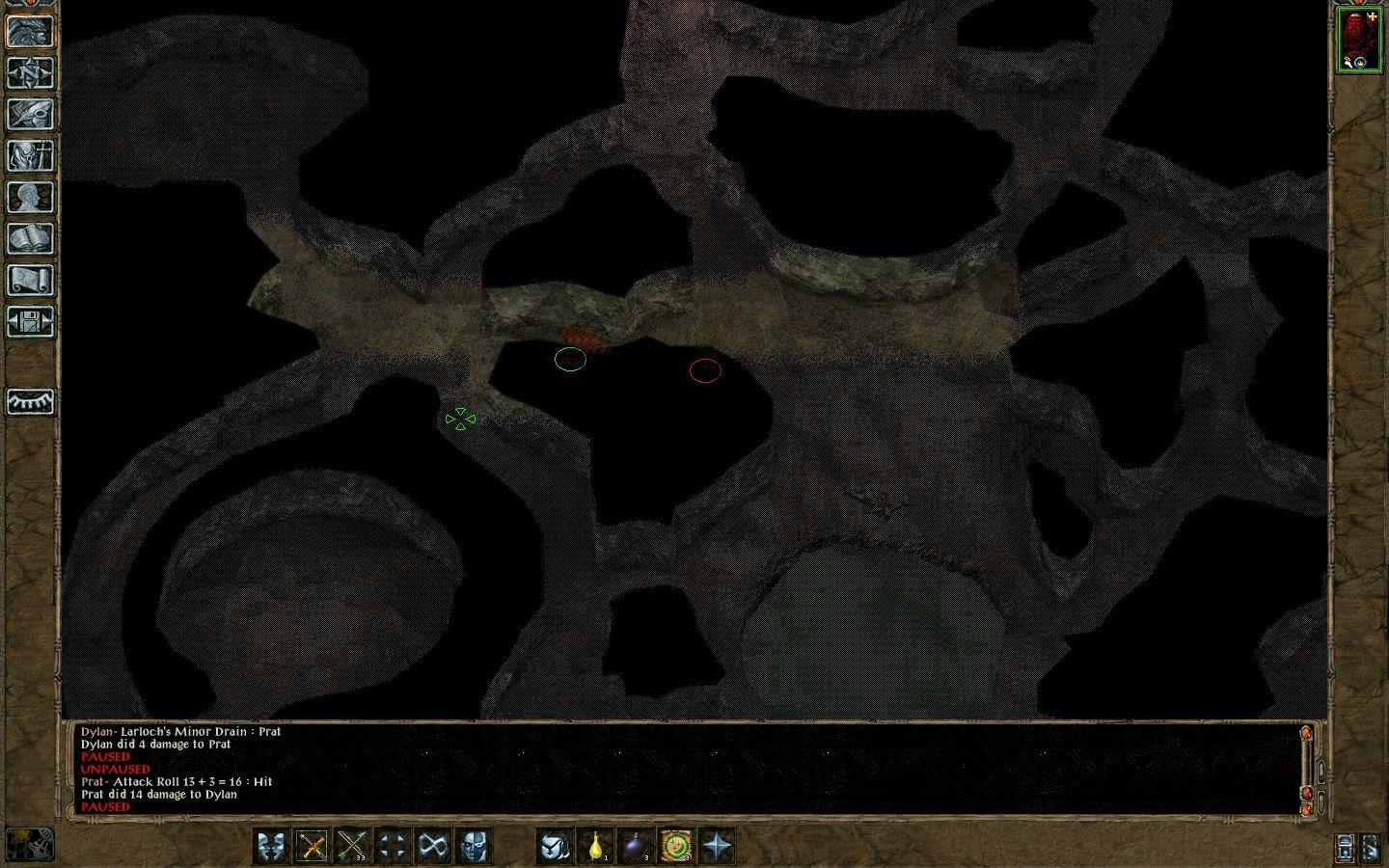Viewport: 1389px width, 868px height.
Task: Activate the four-arrows formation button
Action: [x=393, y=847]
